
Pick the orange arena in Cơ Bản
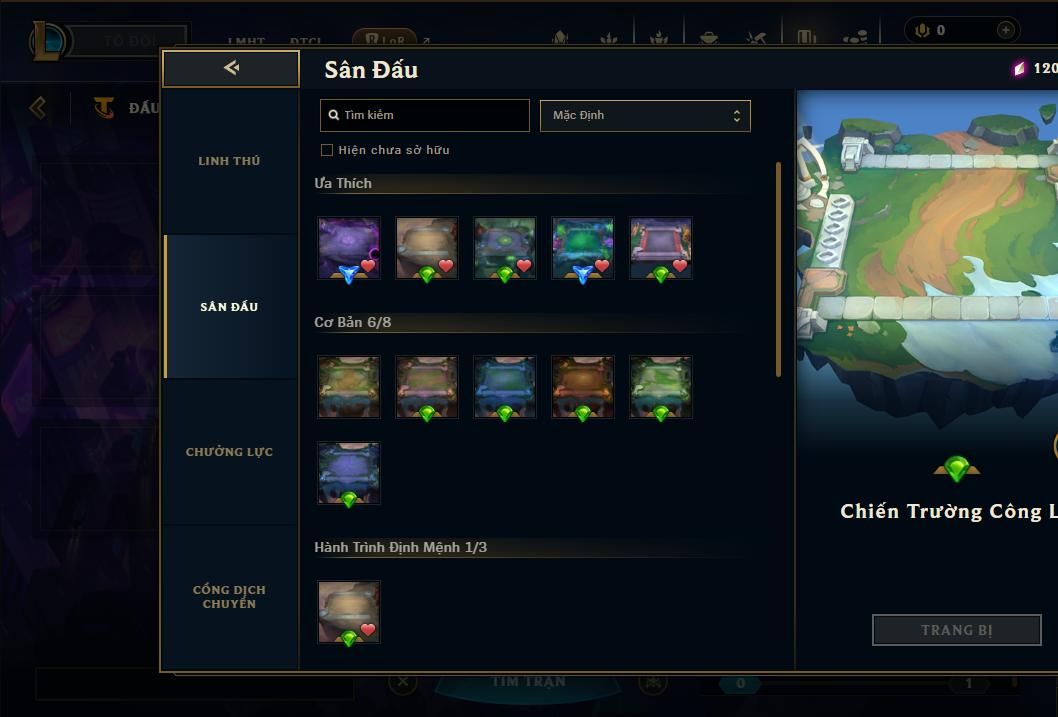coord(583,386)
